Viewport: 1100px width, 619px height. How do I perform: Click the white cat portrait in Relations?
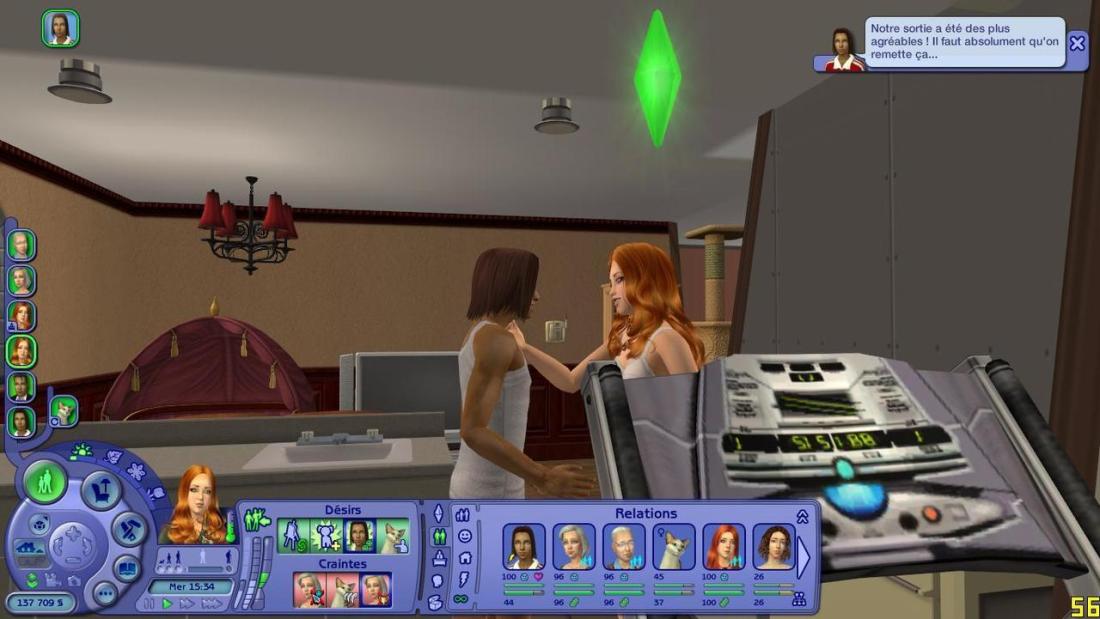tap(674, 547)
